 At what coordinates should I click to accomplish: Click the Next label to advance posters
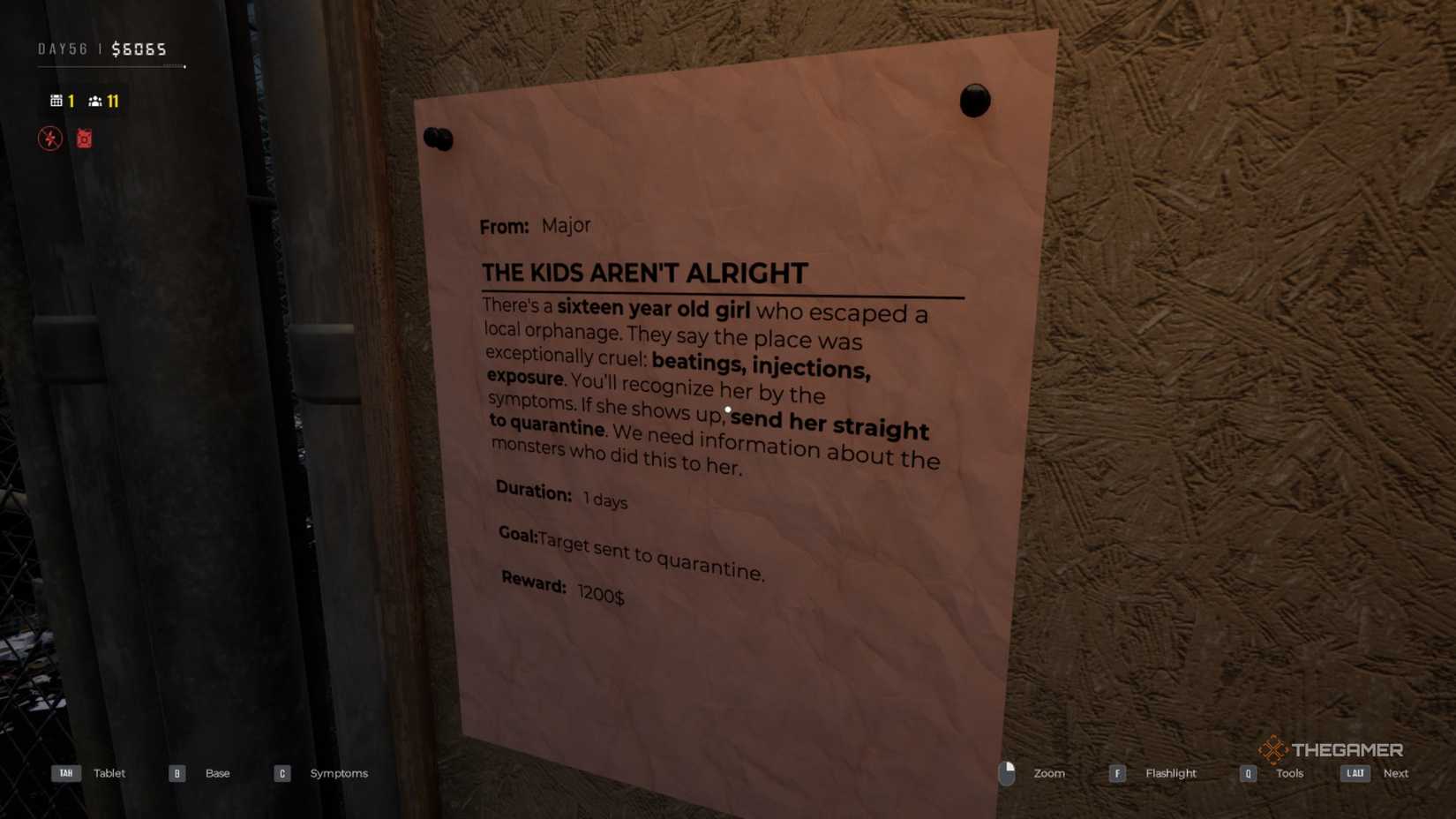pyautogui.click(x=1396, y=773)
